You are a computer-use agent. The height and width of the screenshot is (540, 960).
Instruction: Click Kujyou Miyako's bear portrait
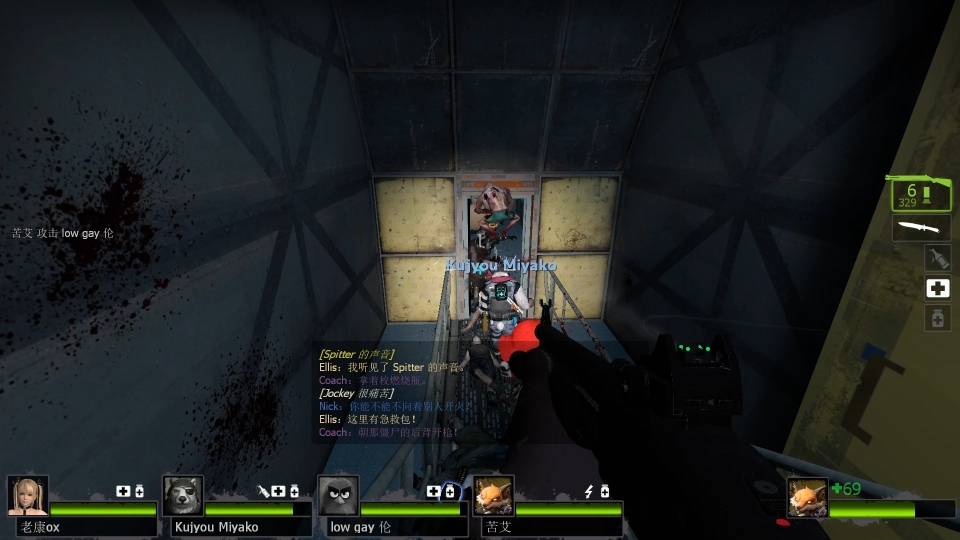[183, 495]
